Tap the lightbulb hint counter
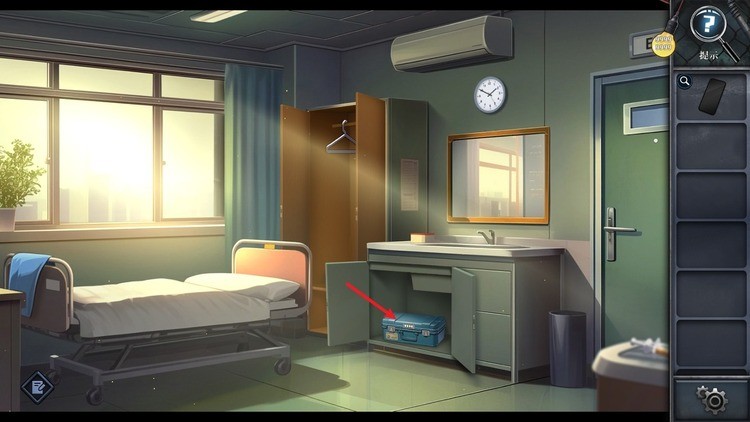The image size is (750, 422). coord(663,45)
